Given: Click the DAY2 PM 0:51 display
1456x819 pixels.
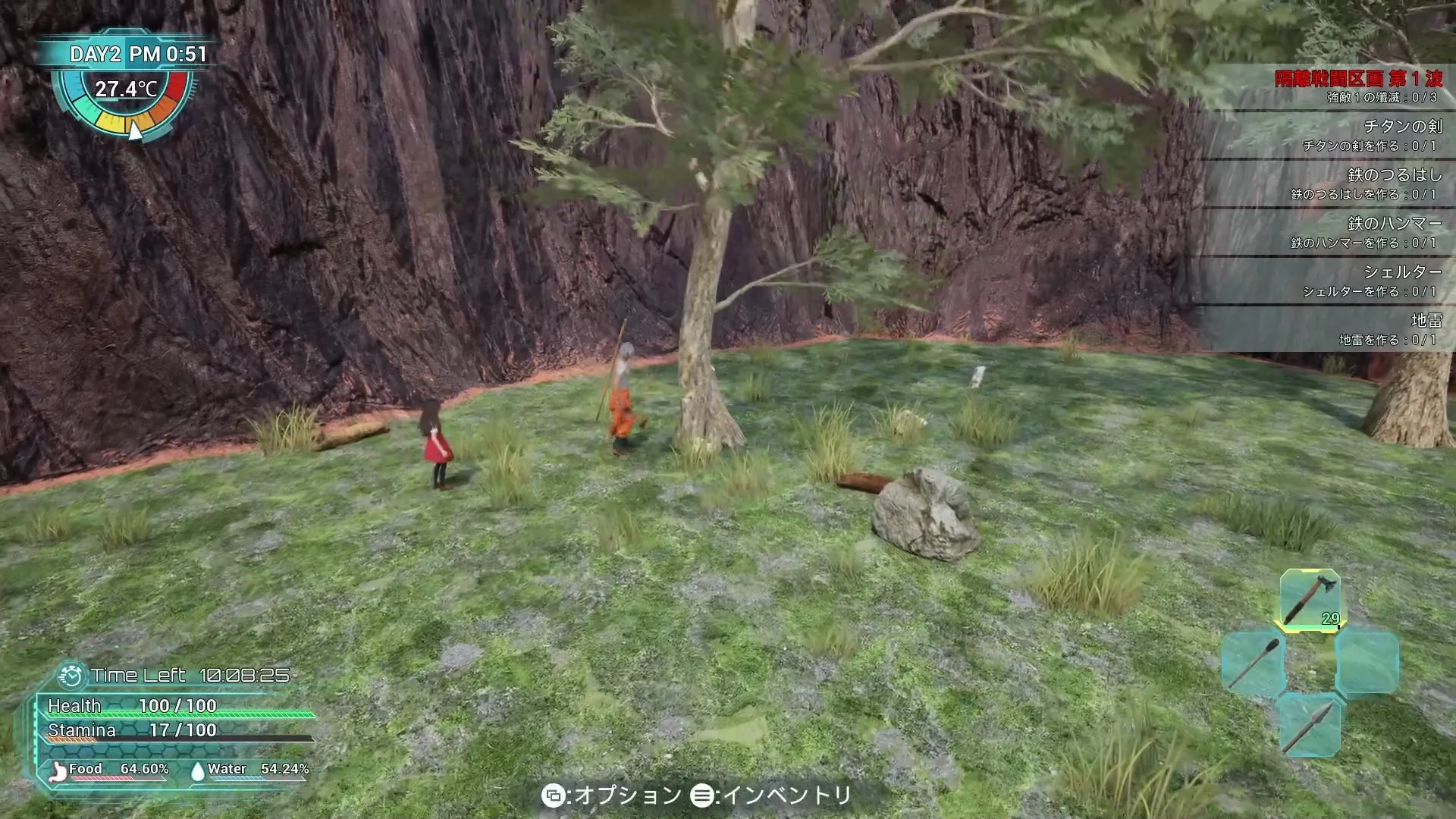Looking at the screenshot, I should click(x=136, y=54).
